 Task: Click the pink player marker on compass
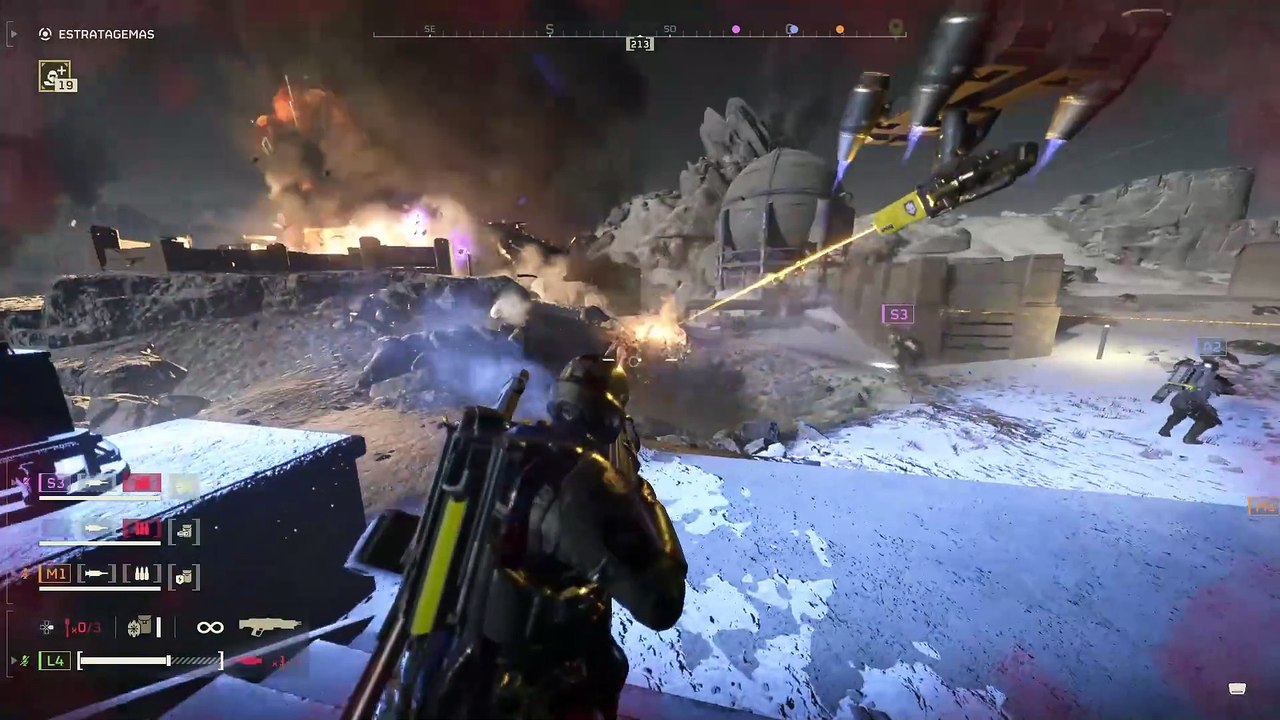(x=736, y=30)
